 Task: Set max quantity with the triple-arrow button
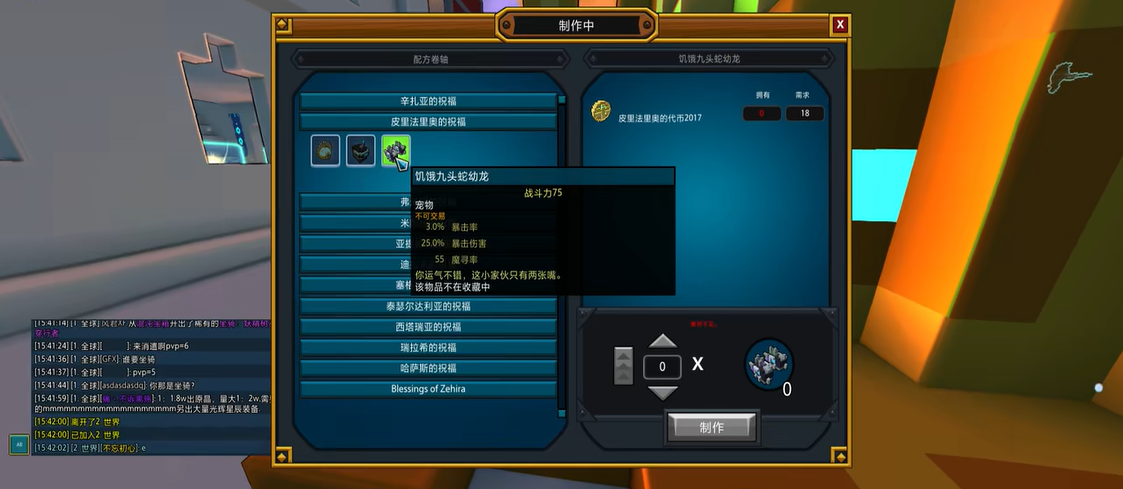pyautogui.click(x=623, y=366)
